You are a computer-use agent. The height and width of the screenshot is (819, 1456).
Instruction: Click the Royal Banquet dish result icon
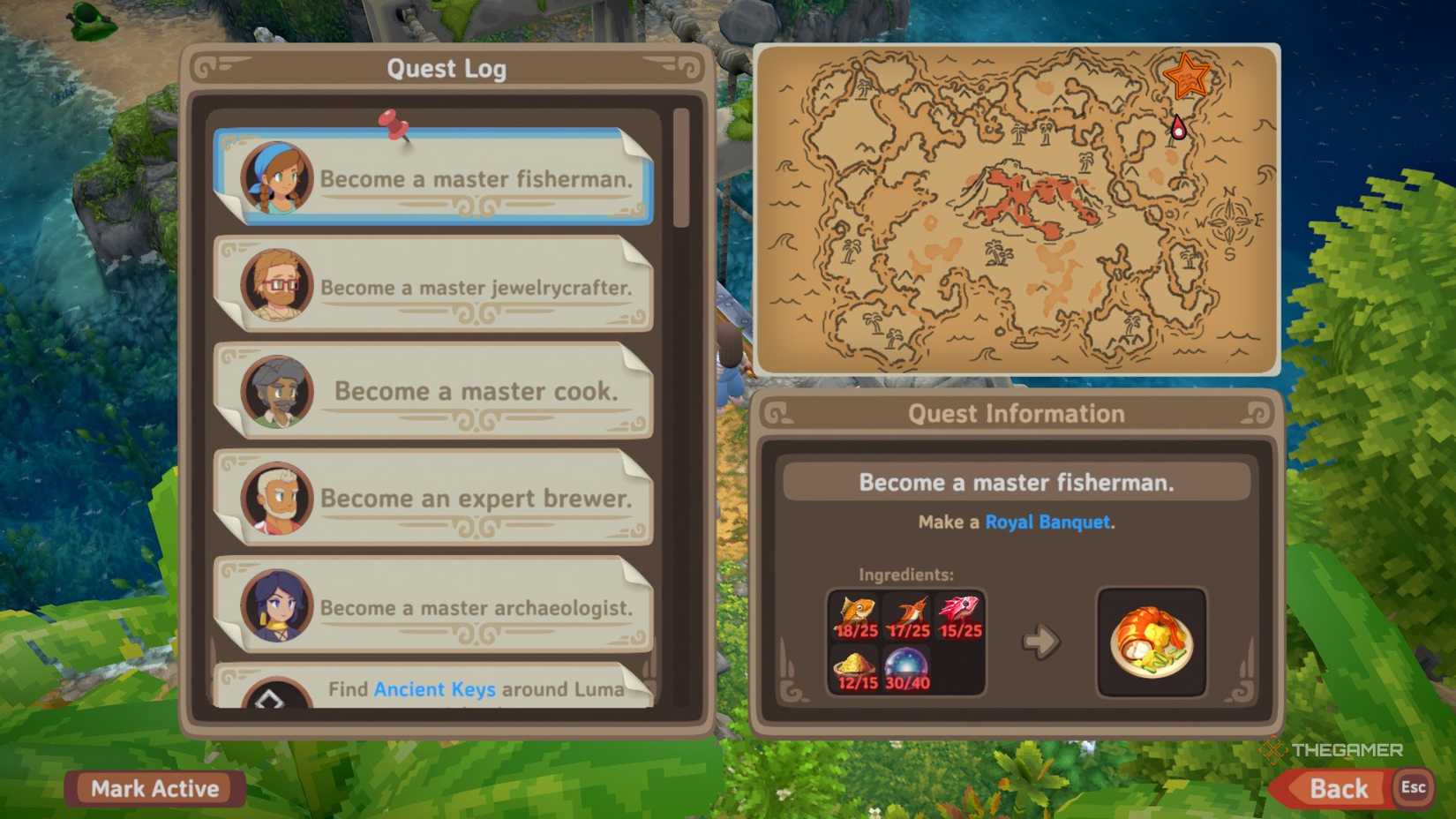tap(1152, 639)
